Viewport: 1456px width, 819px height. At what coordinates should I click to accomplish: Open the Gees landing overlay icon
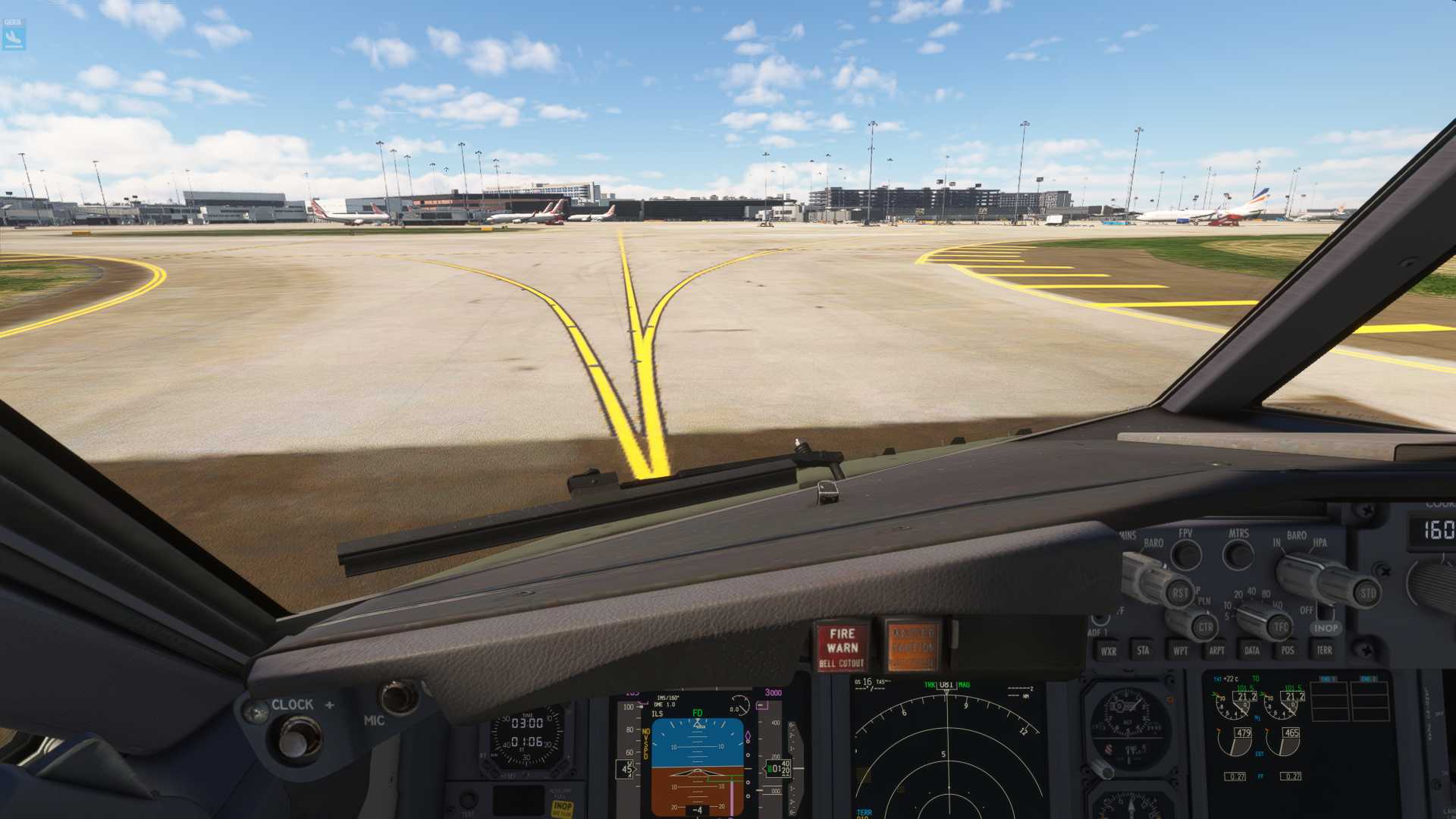(x=14, y=34)
